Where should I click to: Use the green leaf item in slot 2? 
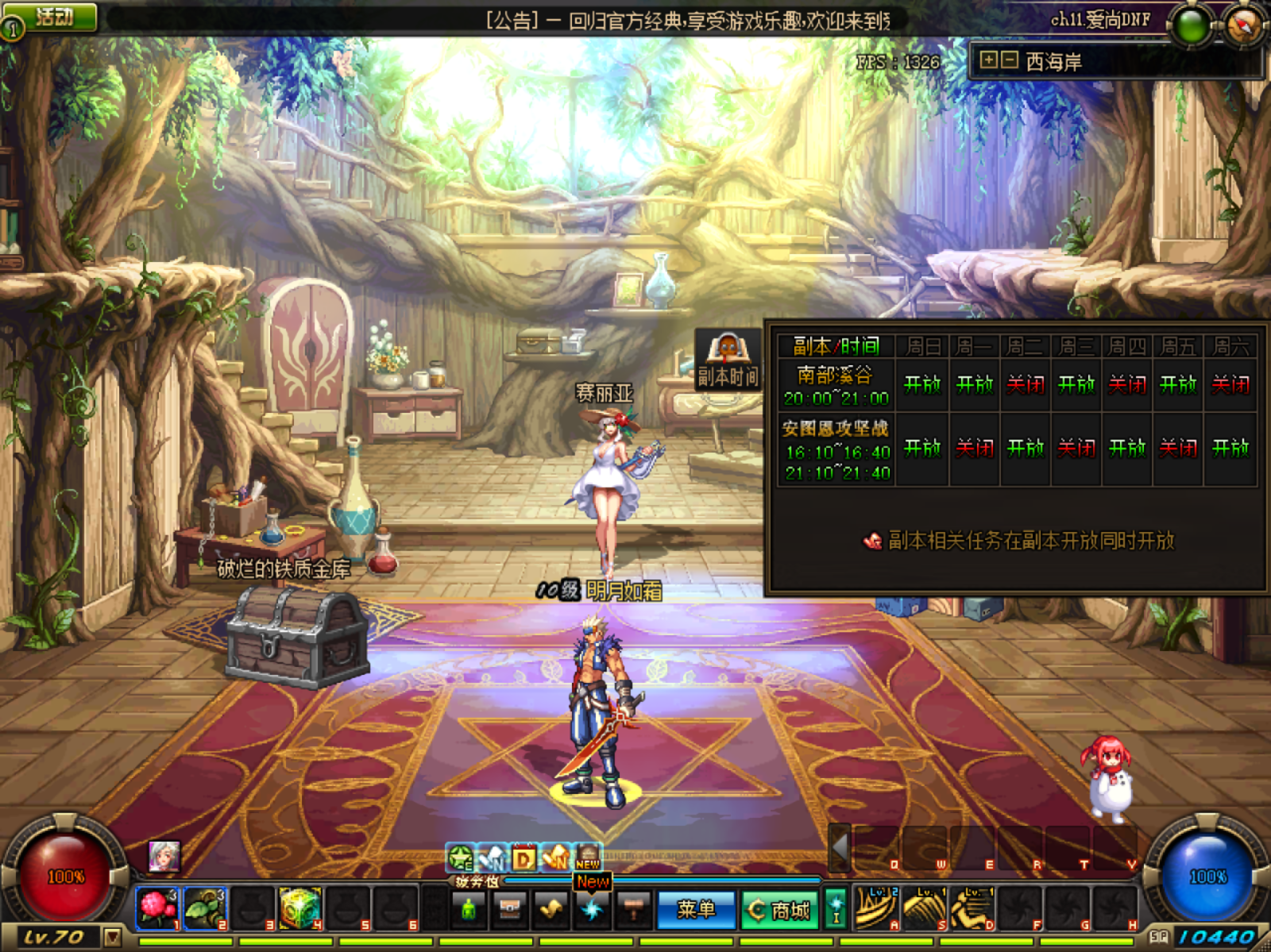205,907
